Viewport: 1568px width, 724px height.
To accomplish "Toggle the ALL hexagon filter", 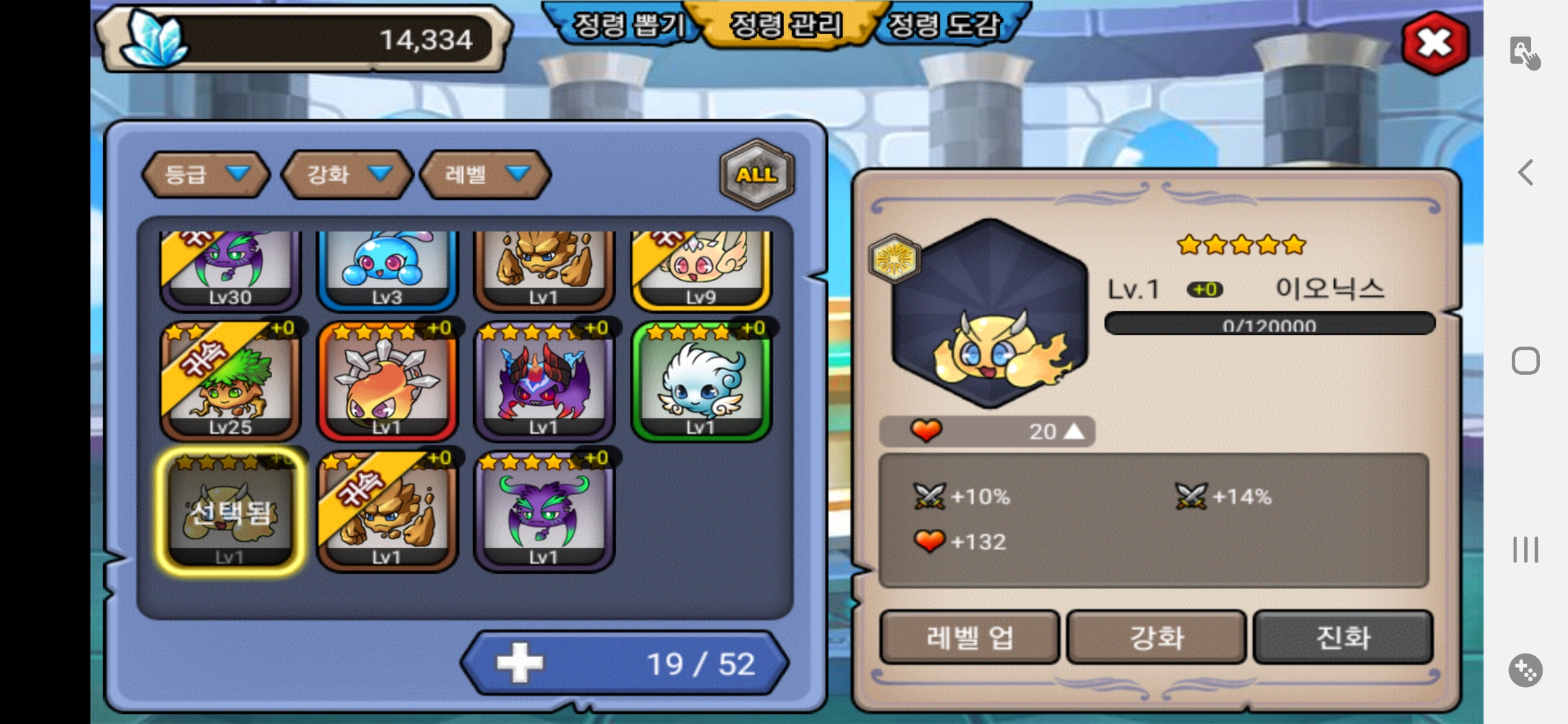I will point(757,174).
